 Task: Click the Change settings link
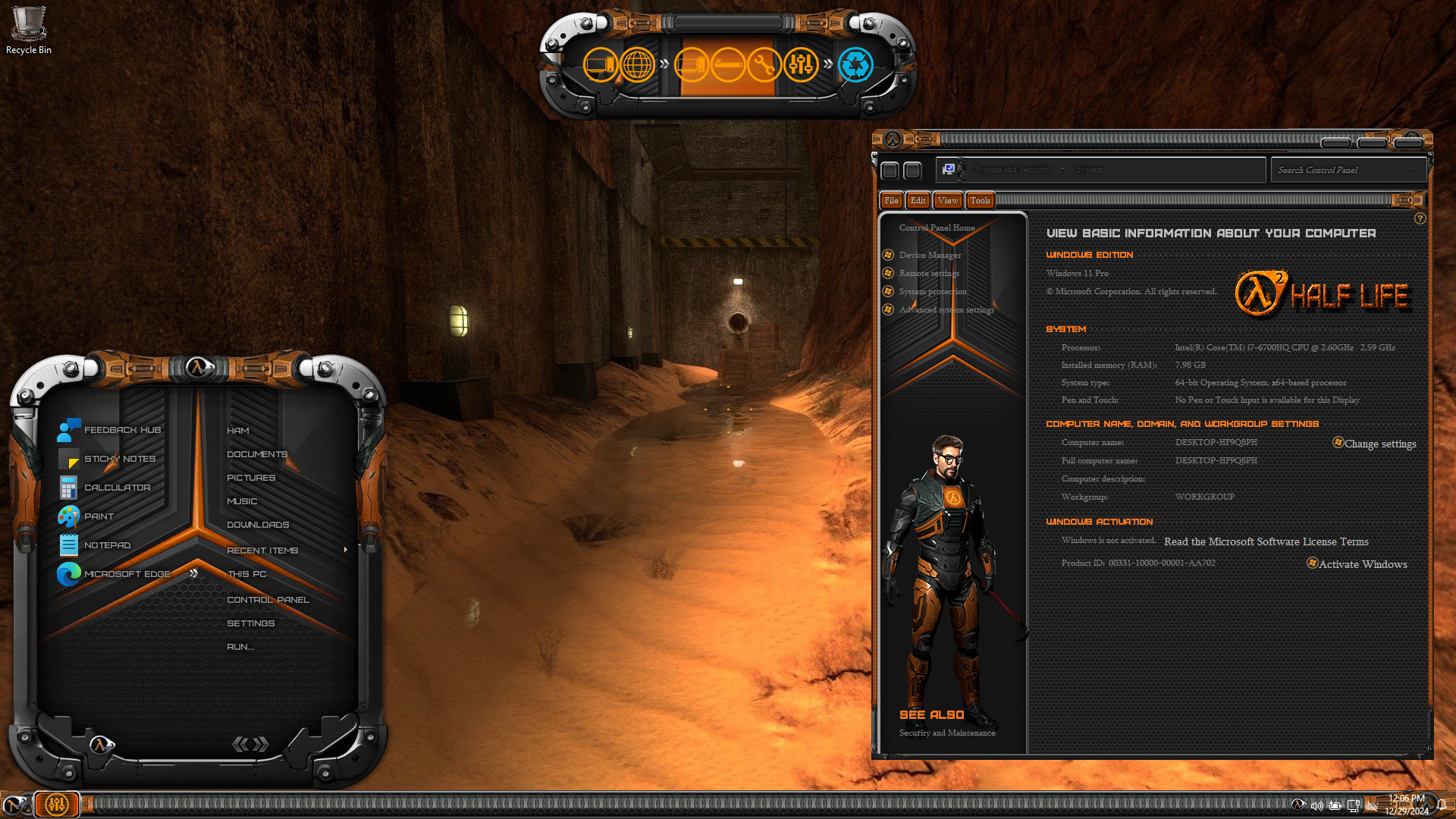pos(1379,444)
